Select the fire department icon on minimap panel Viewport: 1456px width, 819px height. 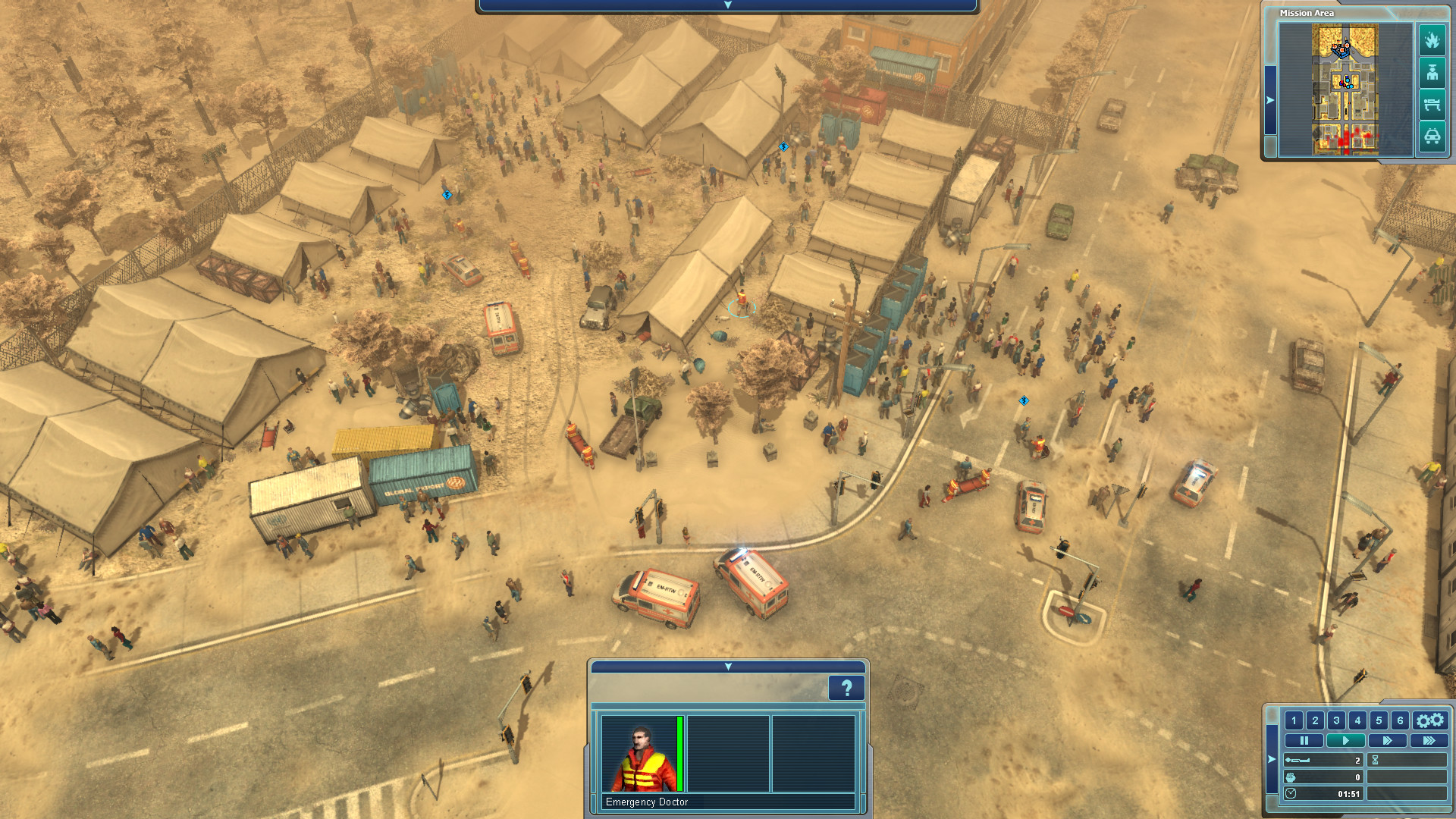coord(1432,41)
